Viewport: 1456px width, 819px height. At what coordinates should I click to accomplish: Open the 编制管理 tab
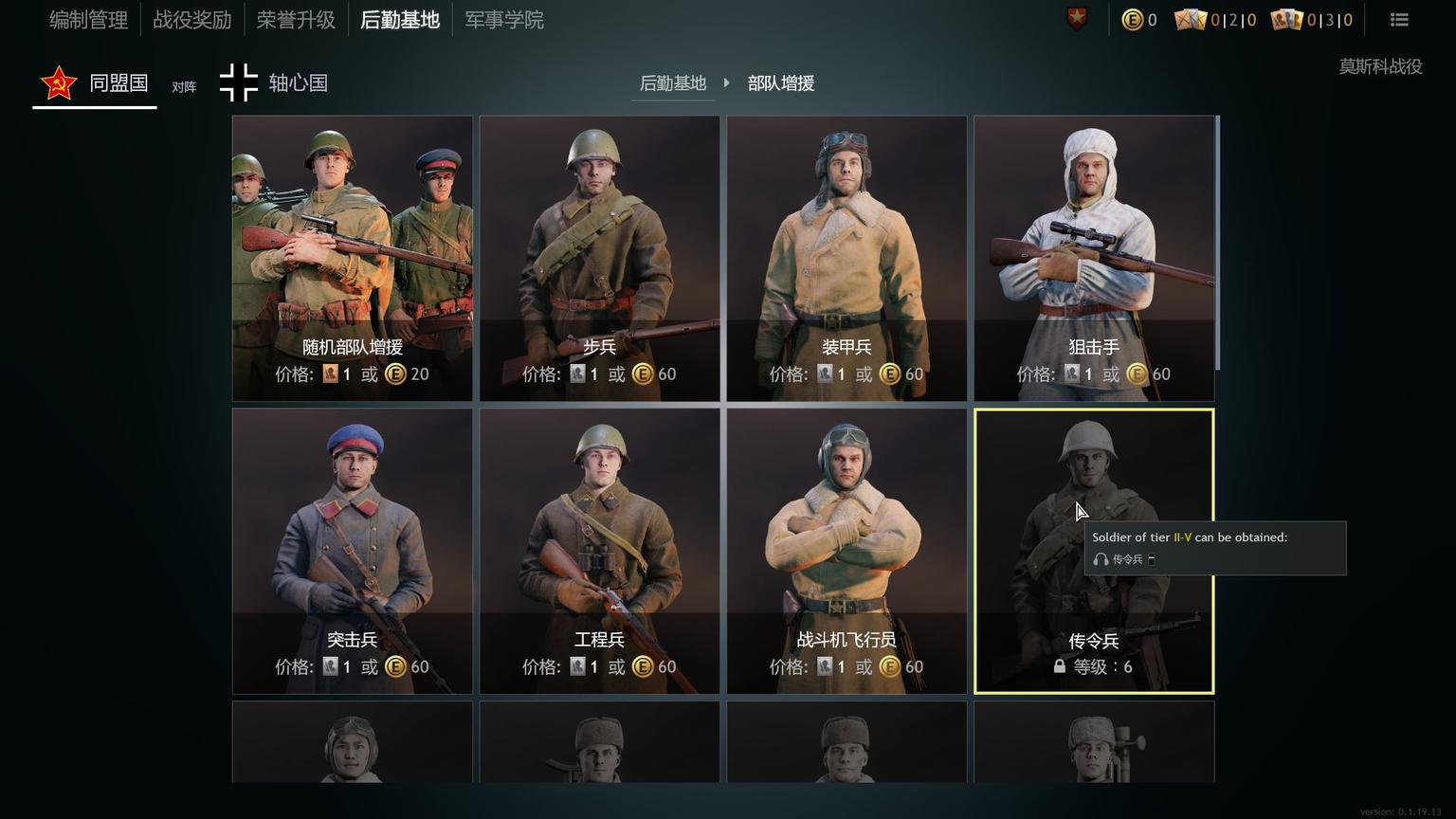tap(88, 20)
